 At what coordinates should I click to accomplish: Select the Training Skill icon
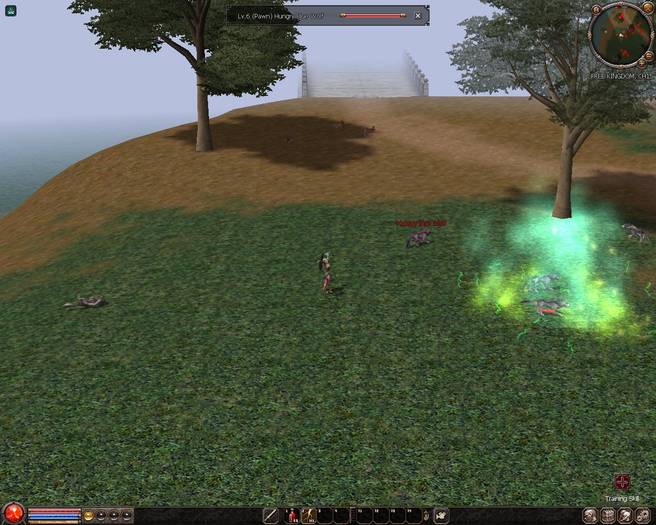coord(621,481)
